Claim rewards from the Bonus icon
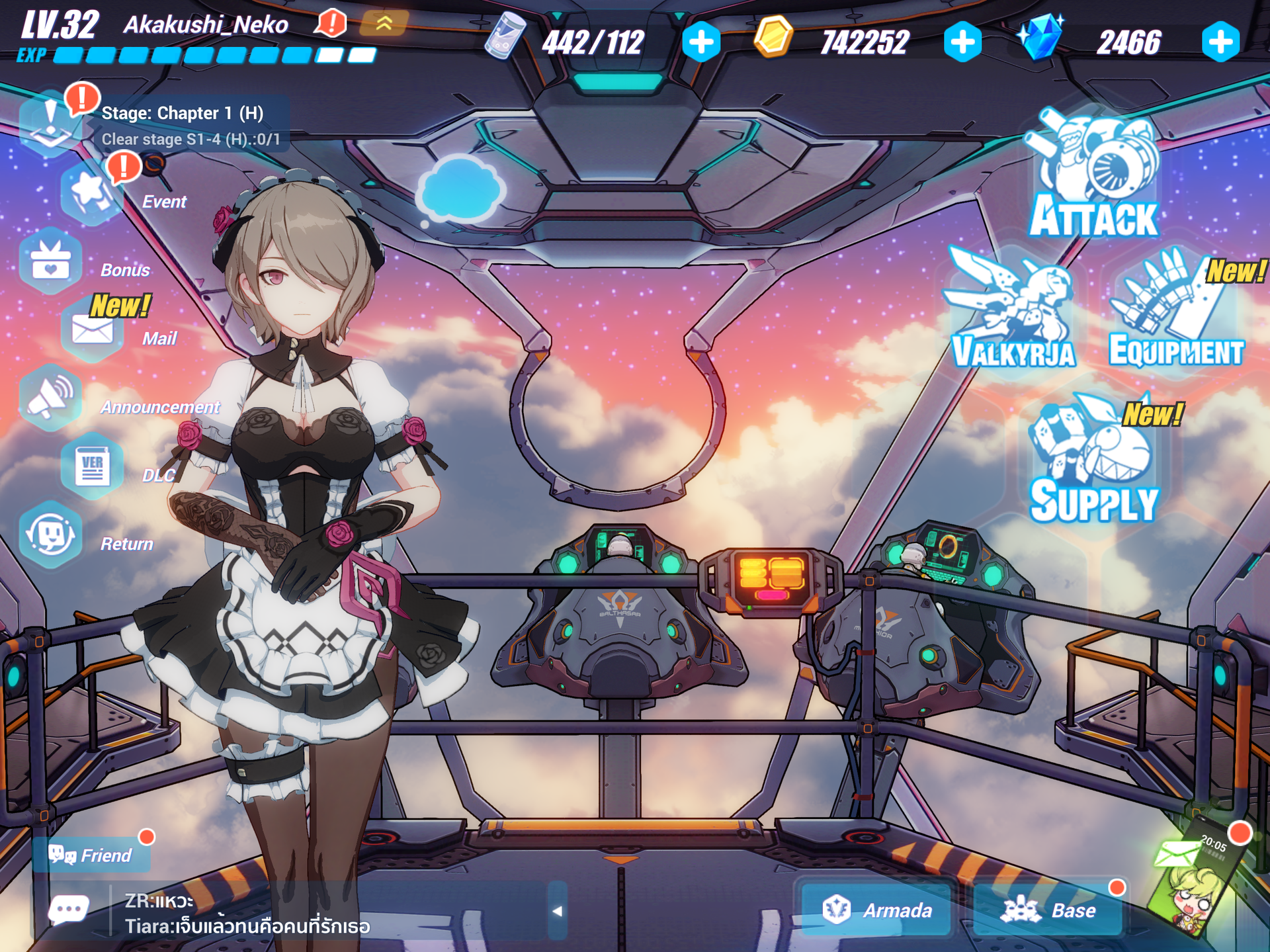 pyautogui.click(x=50, y=261)
